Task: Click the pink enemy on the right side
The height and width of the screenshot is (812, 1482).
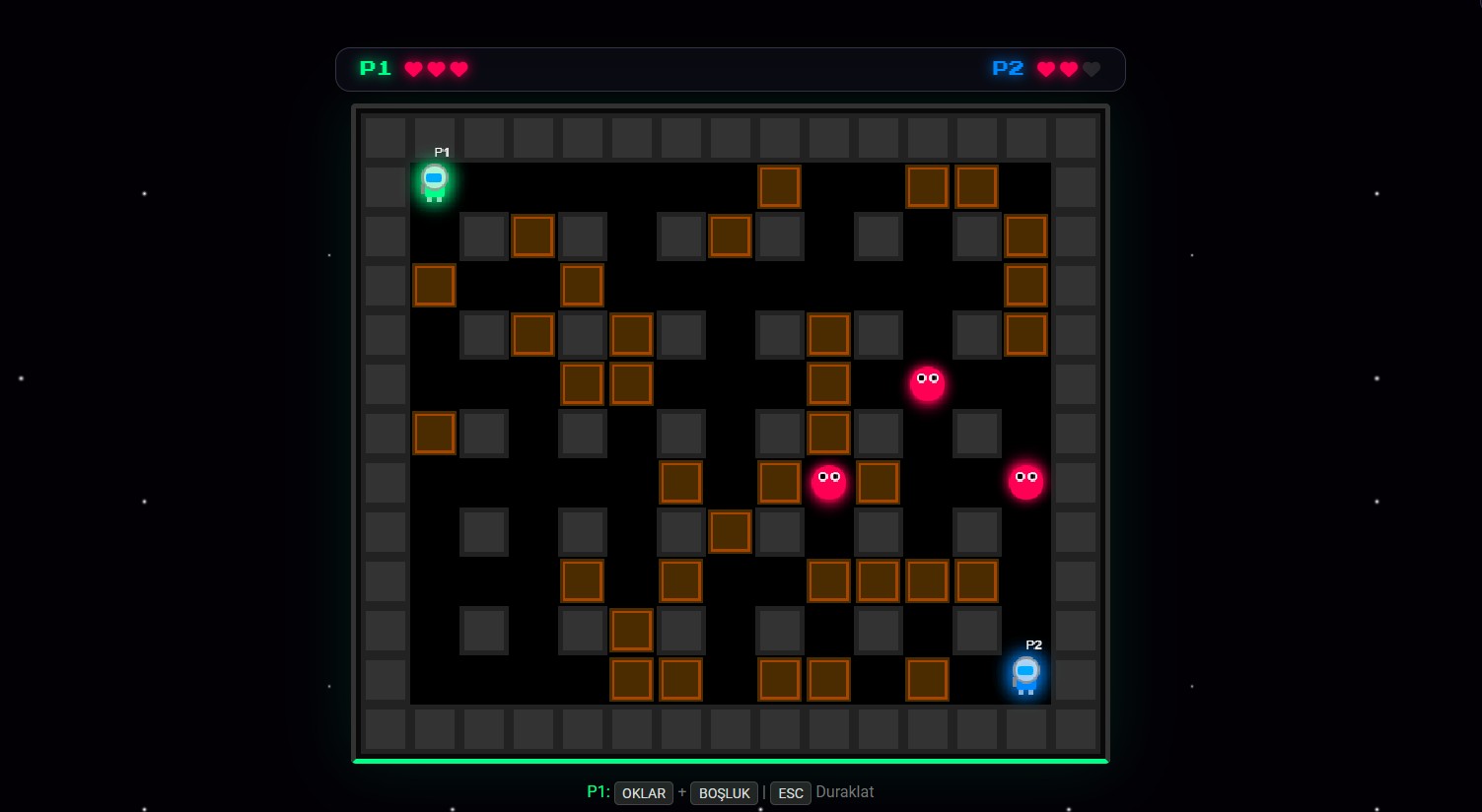Action: [1025, 480]
